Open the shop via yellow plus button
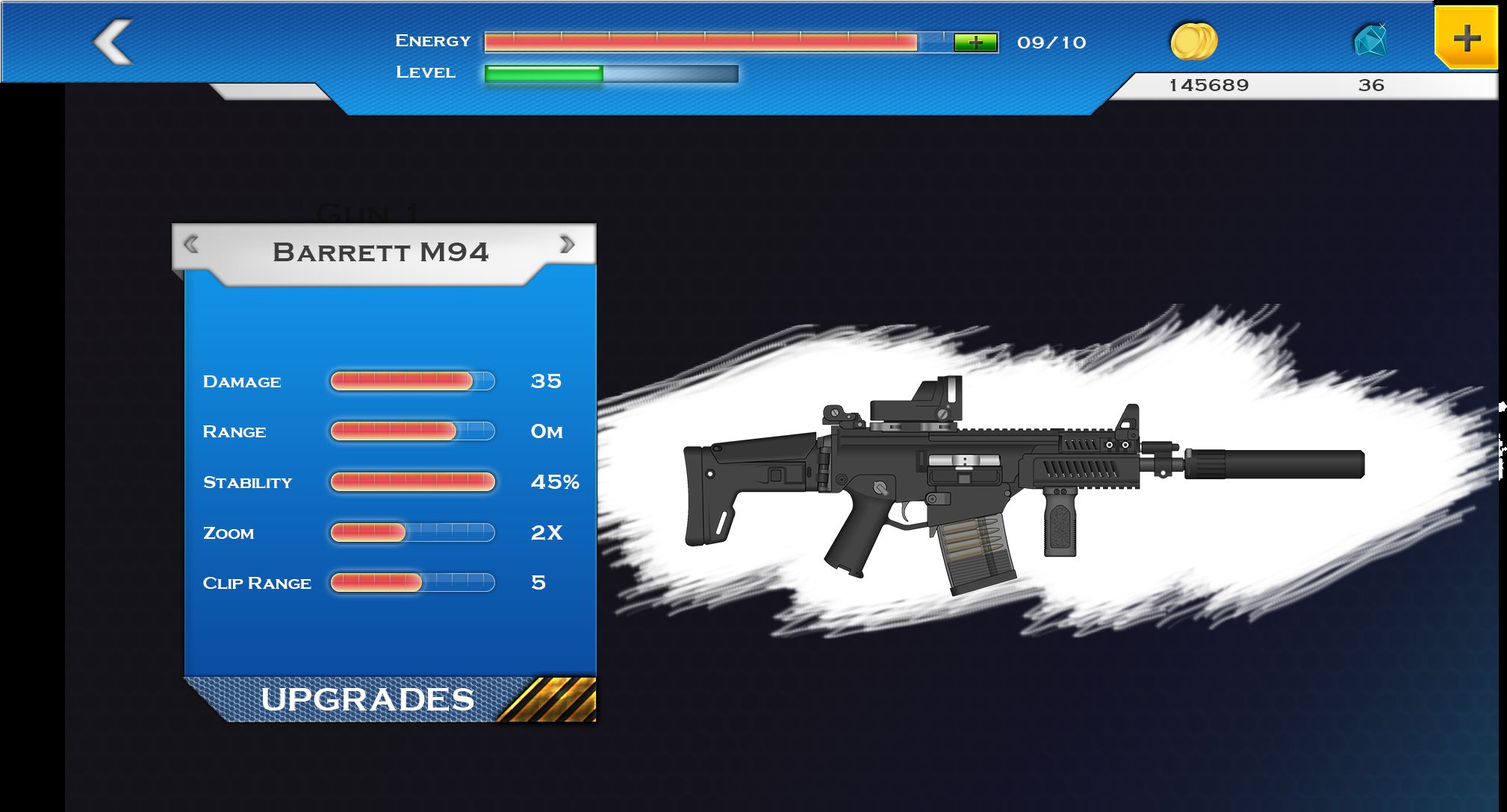Image resolution: width=1507 pixels, height=812 pixels. (1466, 38)
